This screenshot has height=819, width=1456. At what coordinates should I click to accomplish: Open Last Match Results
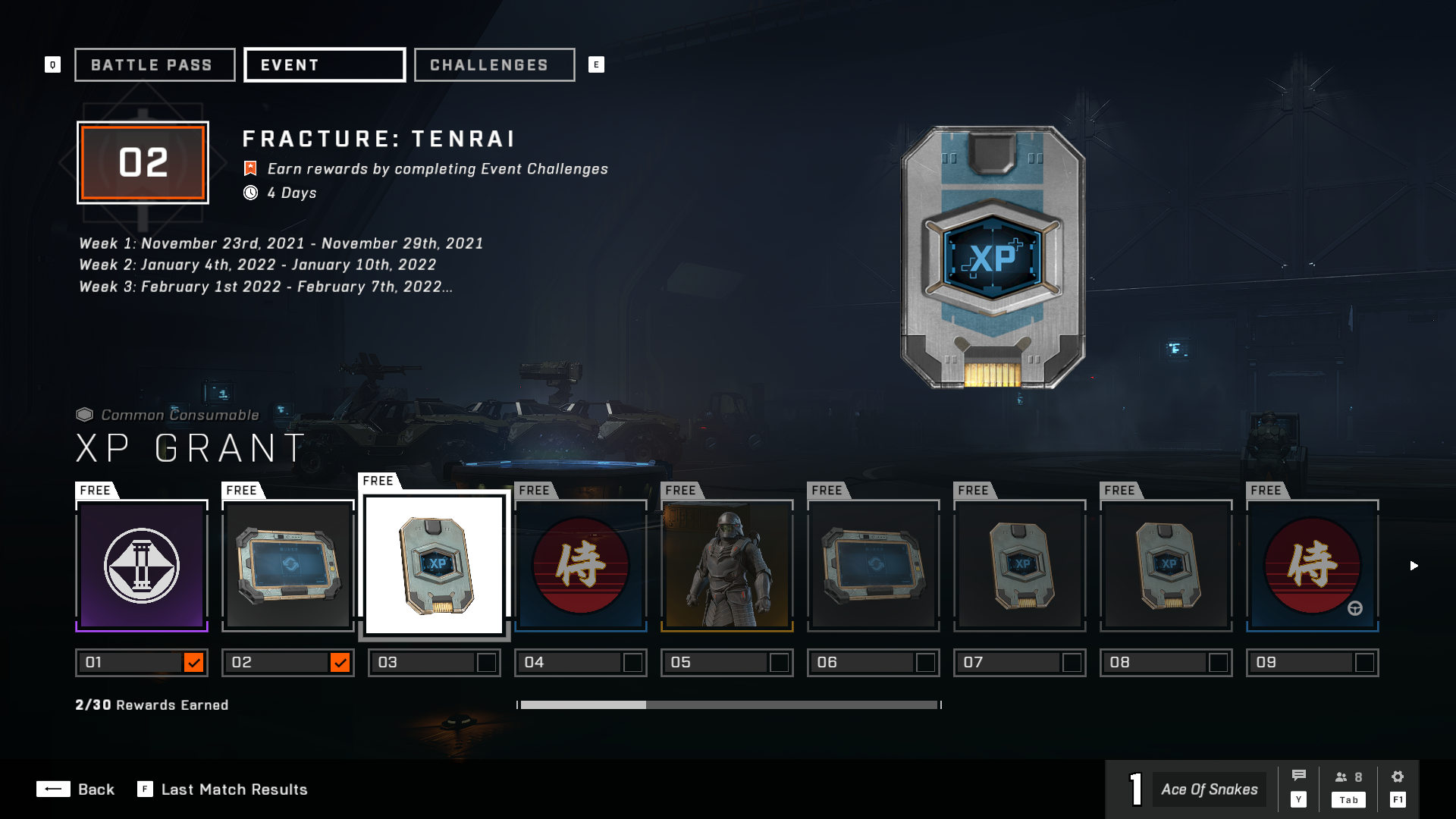click(x=223, y=789)
